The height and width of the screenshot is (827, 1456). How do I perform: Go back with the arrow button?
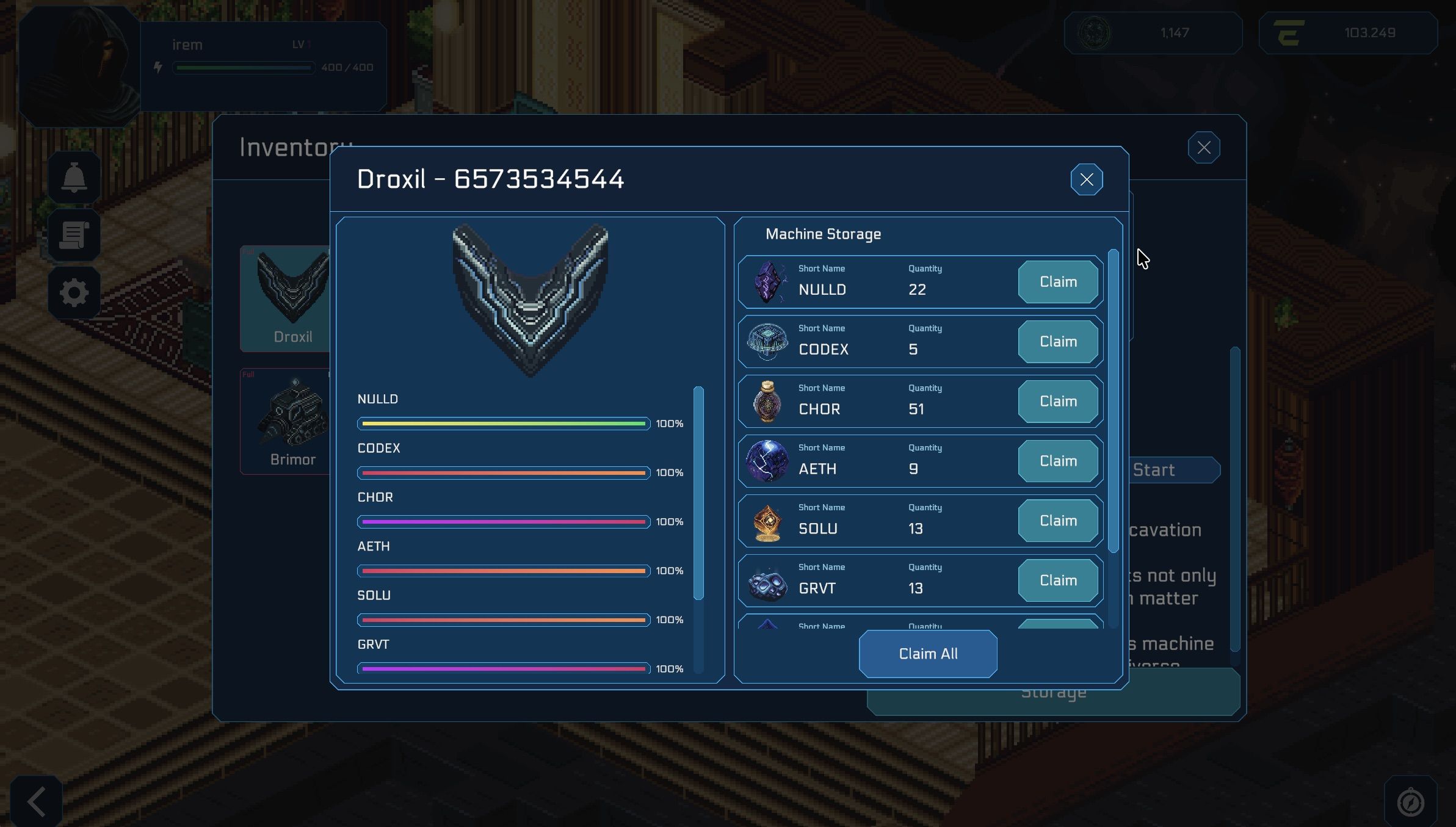pos(37,801)
